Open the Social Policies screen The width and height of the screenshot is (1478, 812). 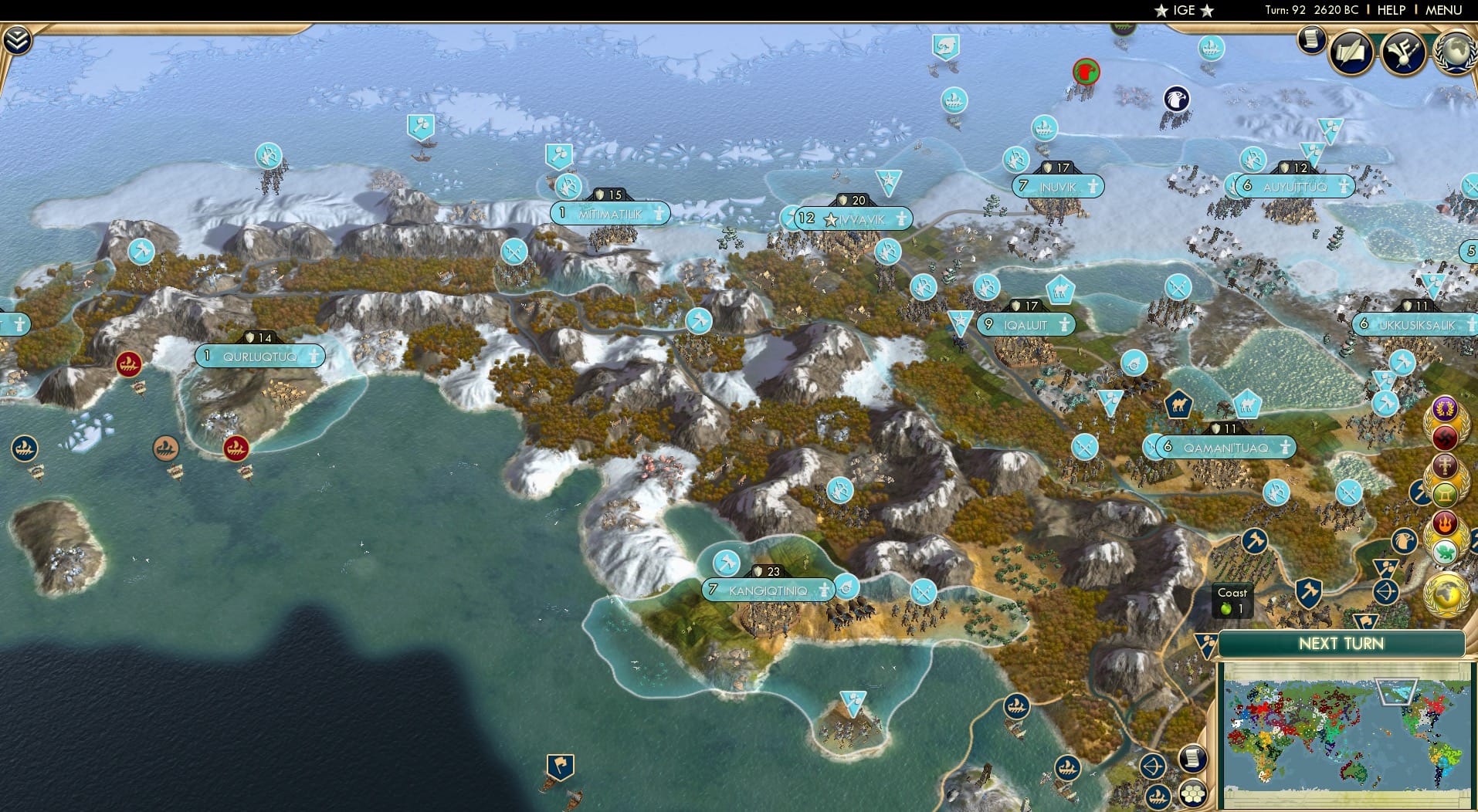(1352, 52)
